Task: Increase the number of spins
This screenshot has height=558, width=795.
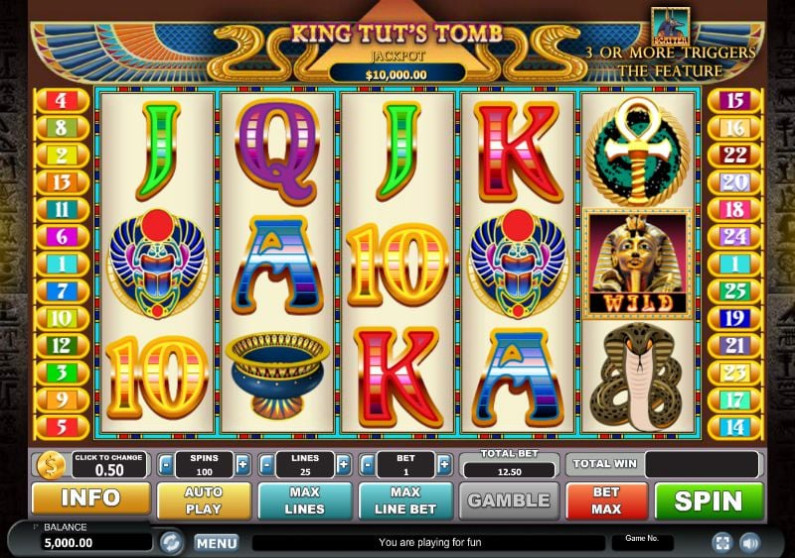Action: coord(243,464)
